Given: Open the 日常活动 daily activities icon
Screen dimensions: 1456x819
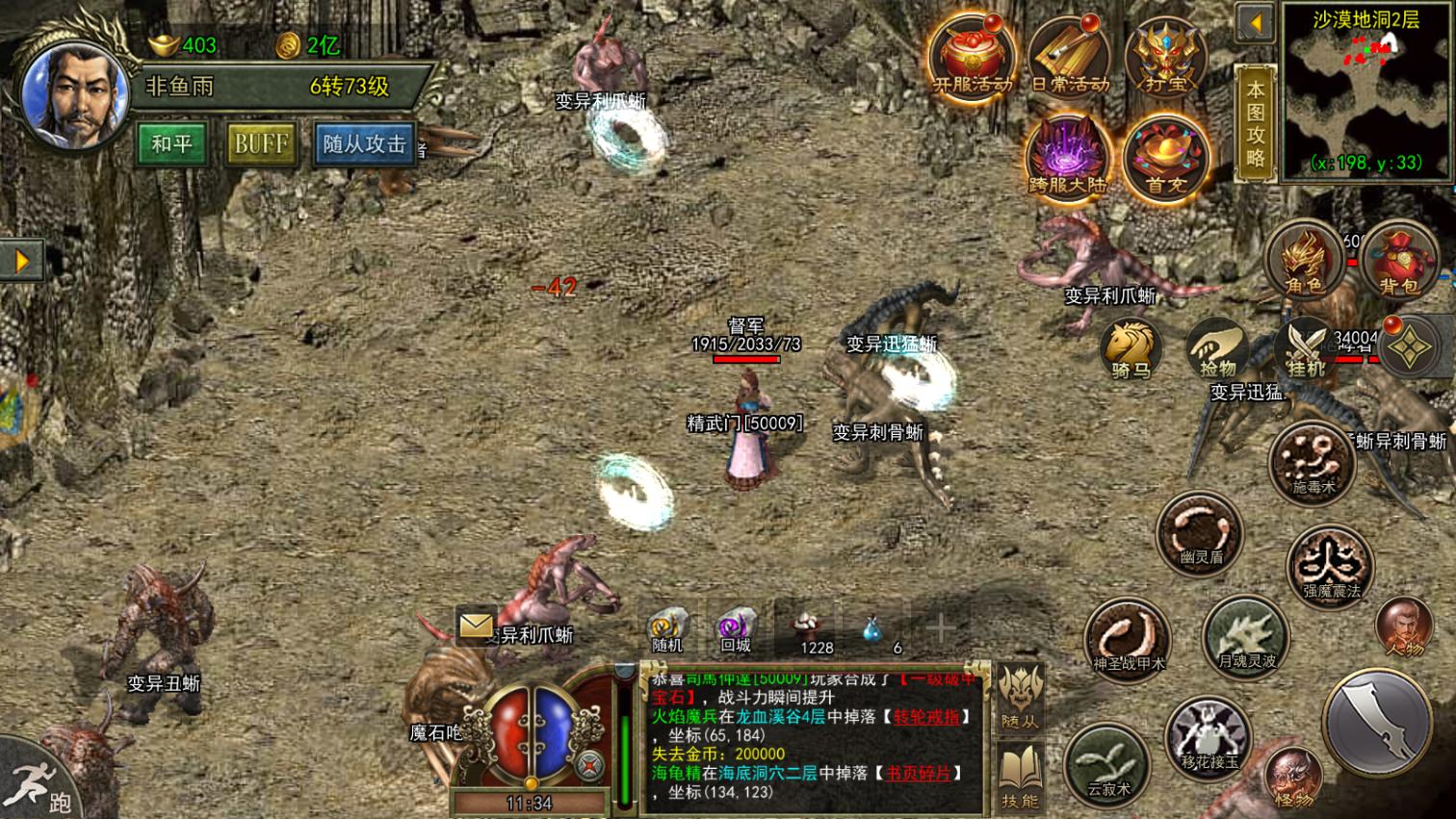Looking at the screenshot, I should point(1069,57).
